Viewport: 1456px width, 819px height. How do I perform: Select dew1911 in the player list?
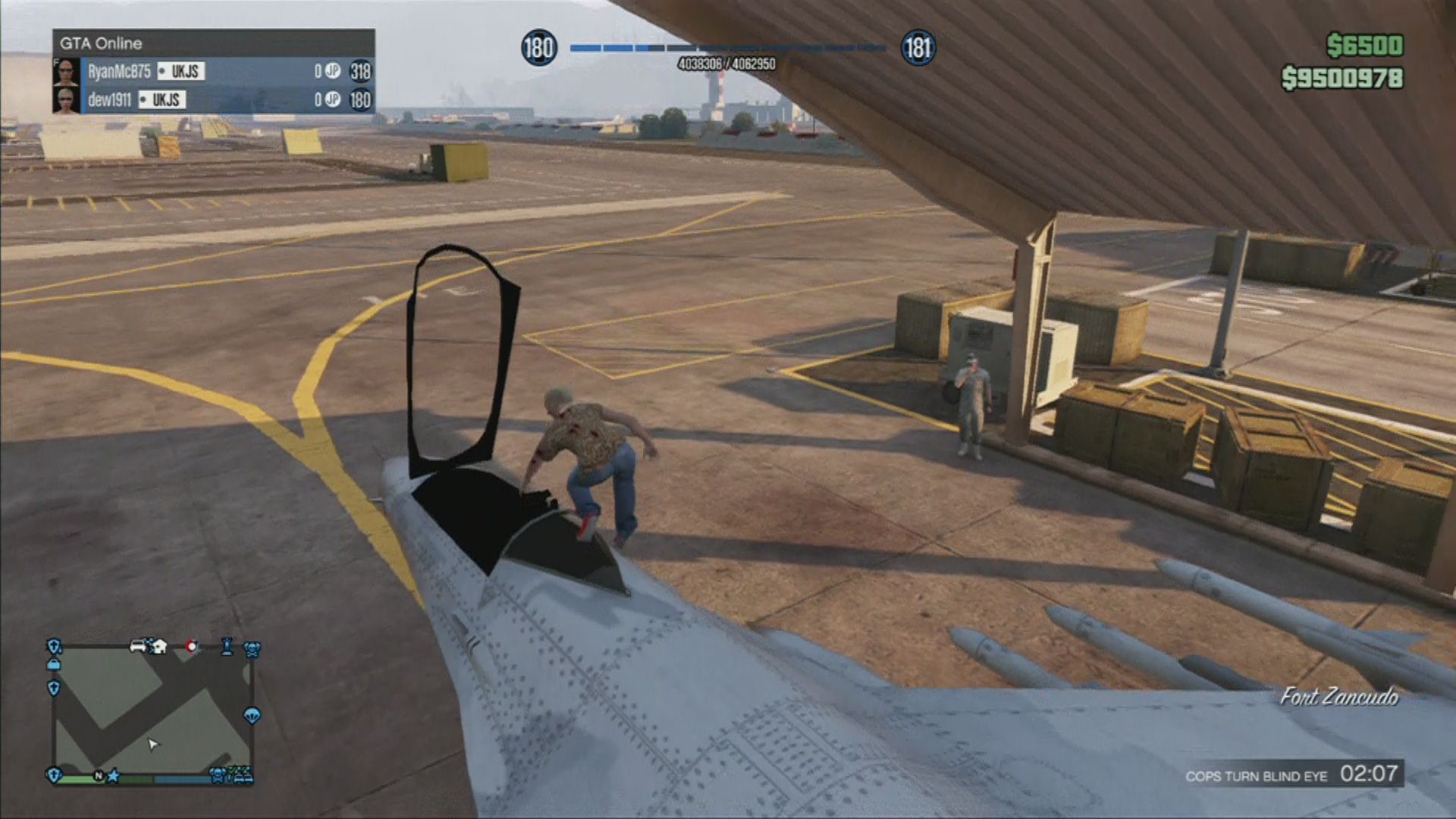(109, 100)
